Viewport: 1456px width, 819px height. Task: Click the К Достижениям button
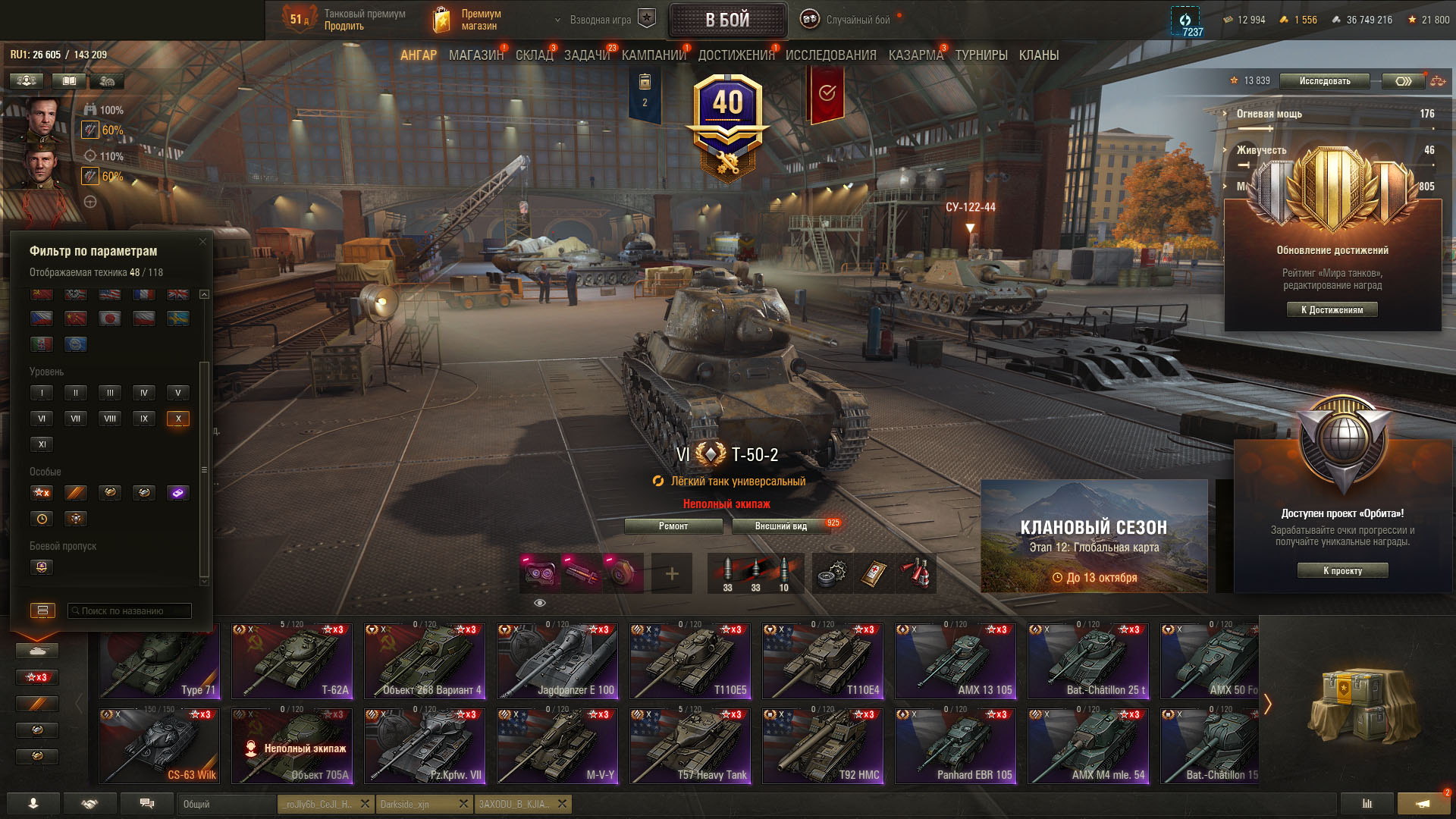point(1332,309)
